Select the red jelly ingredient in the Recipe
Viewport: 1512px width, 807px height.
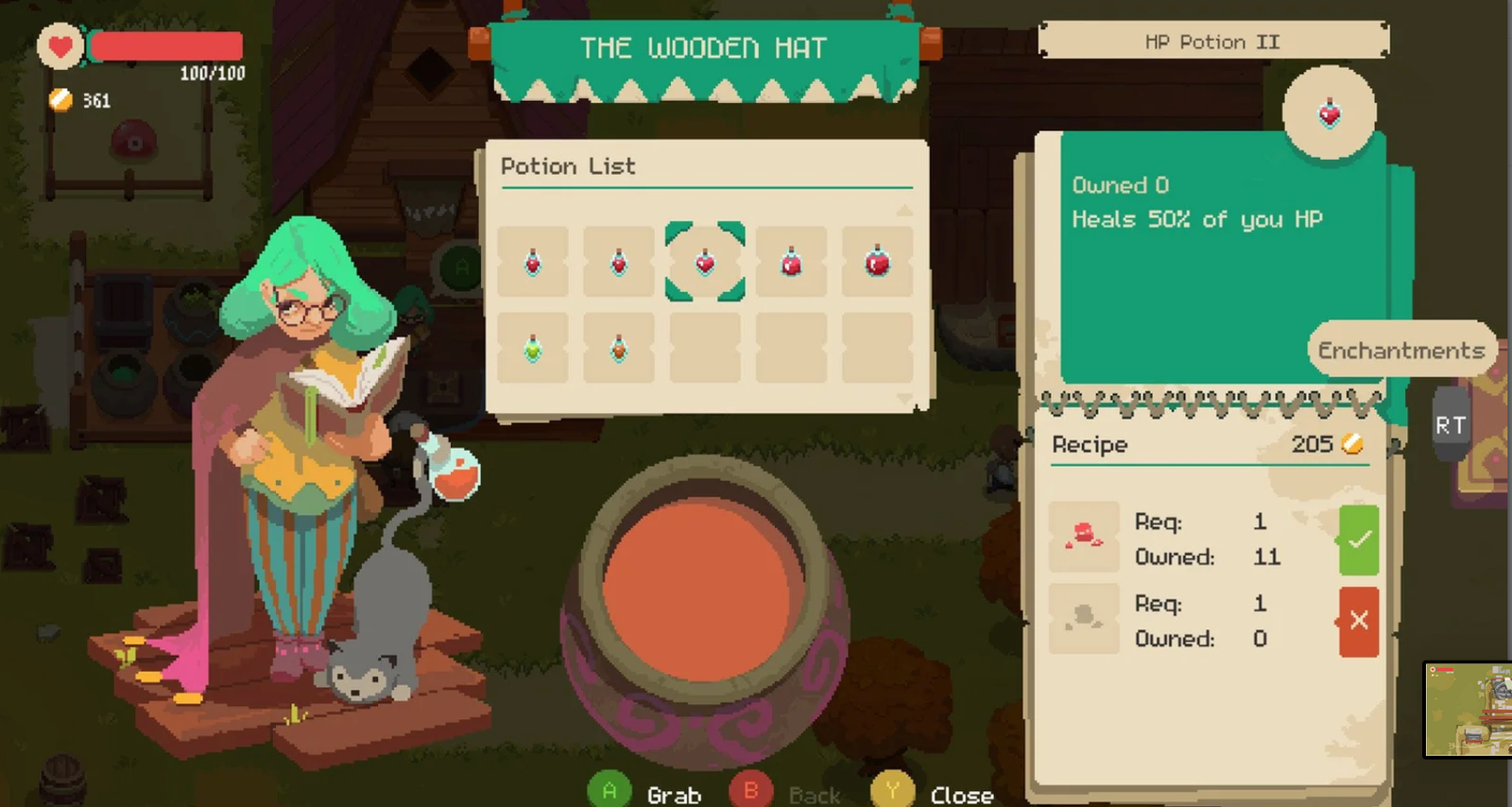(x=1084, y=534)
